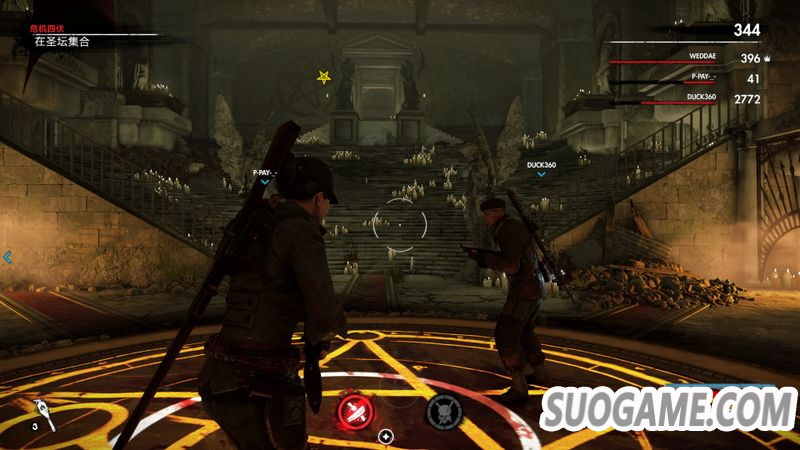Click the DUCK360 teammate name marker
Screen dimensions: 800x450
[x=541, y=165]
